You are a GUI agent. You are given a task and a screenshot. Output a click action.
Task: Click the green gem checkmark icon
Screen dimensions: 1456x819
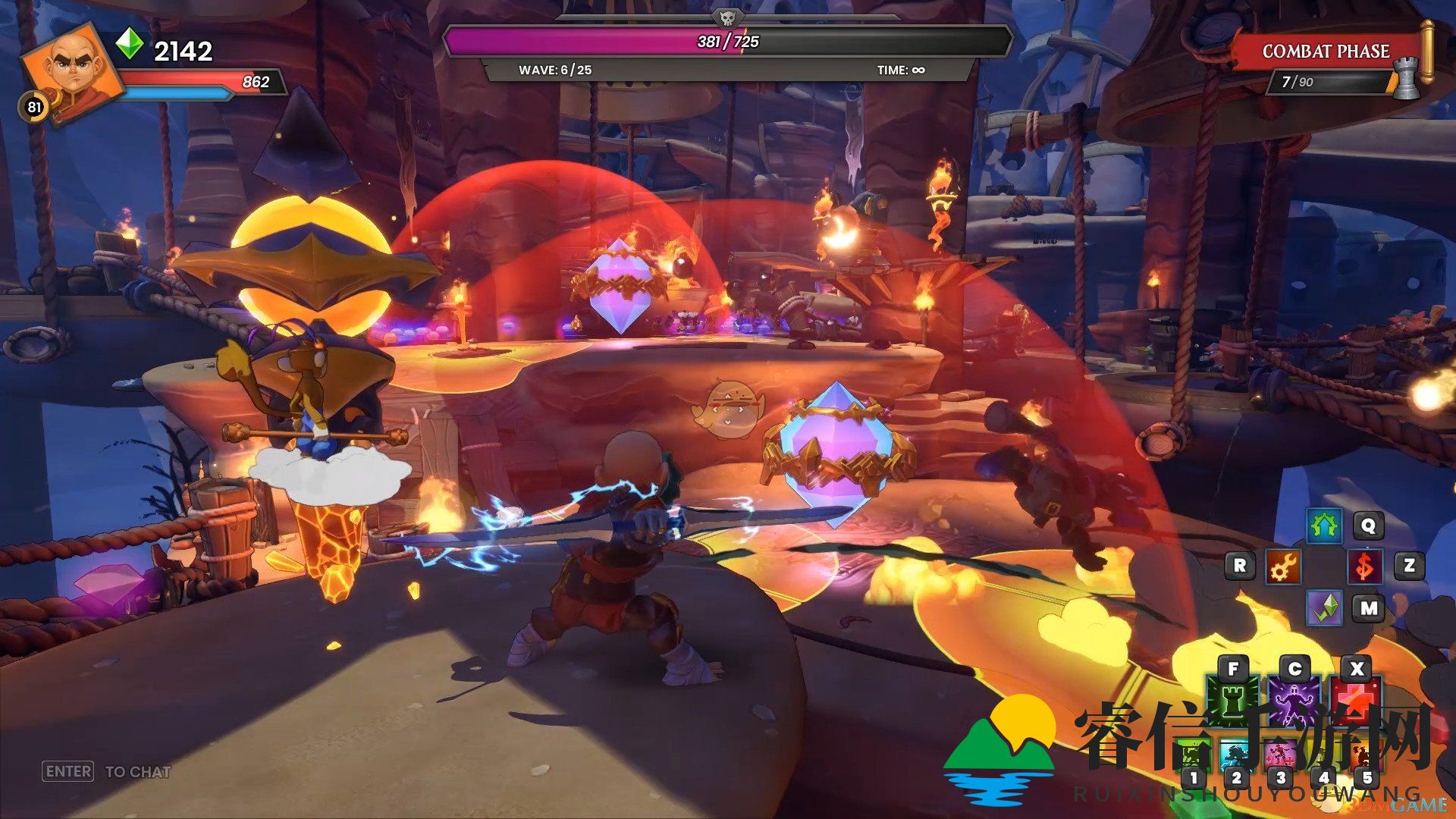tap(1324, 607)
